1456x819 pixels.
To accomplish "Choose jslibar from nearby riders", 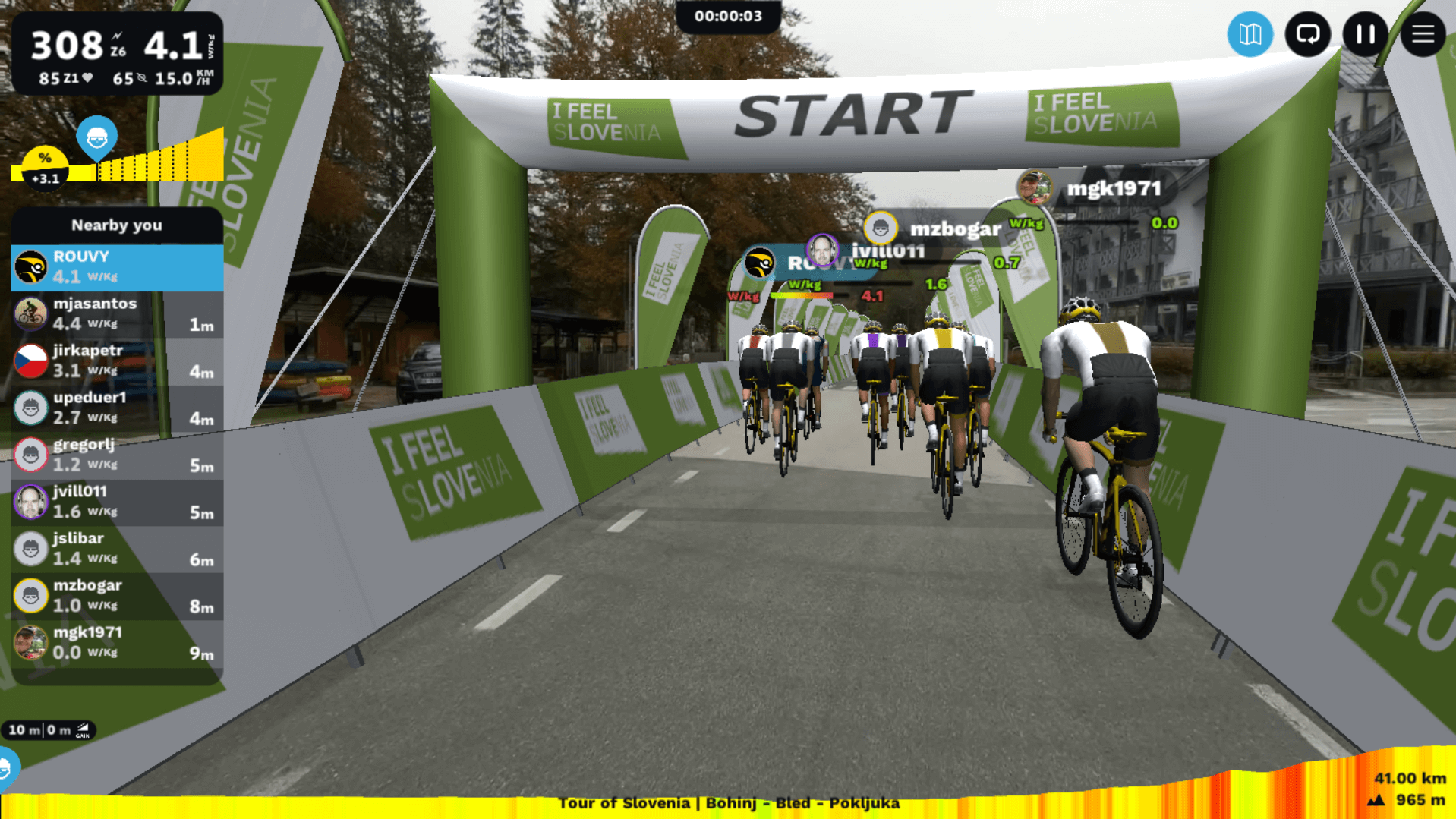I will click(117, 549).
